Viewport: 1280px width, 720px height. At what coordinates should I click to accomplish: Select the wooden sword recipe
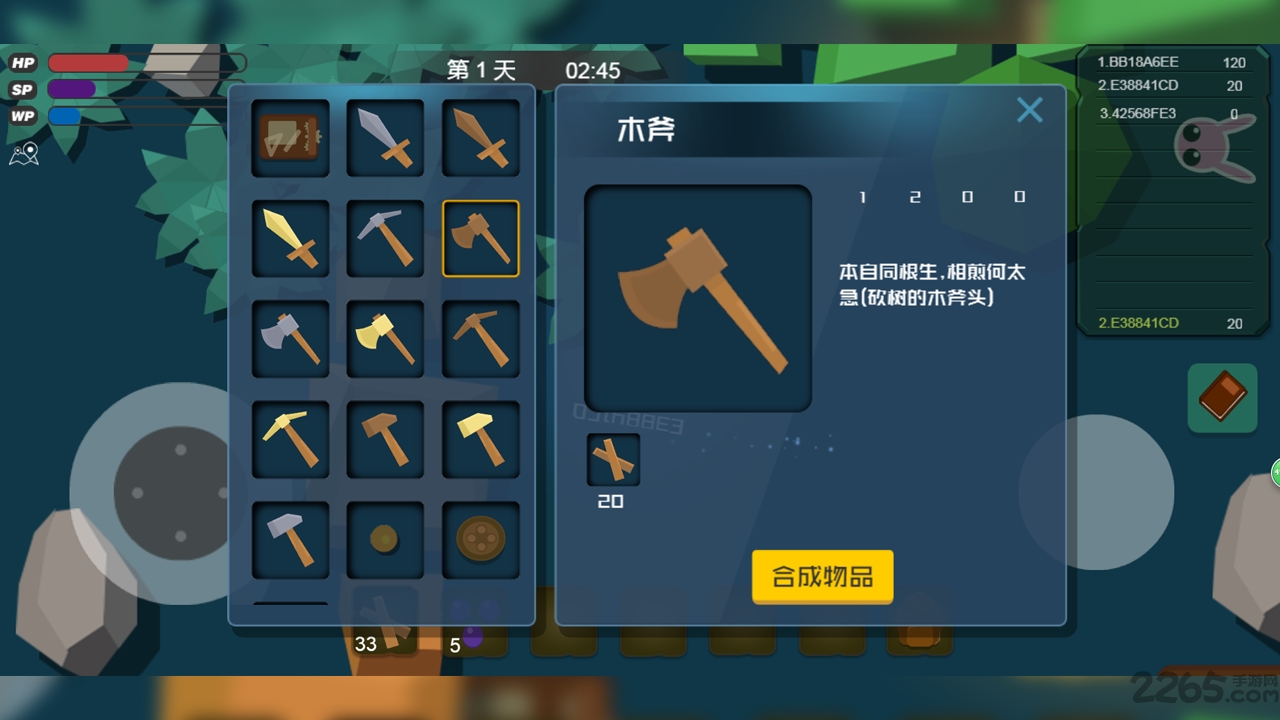[x=481, y=137]
